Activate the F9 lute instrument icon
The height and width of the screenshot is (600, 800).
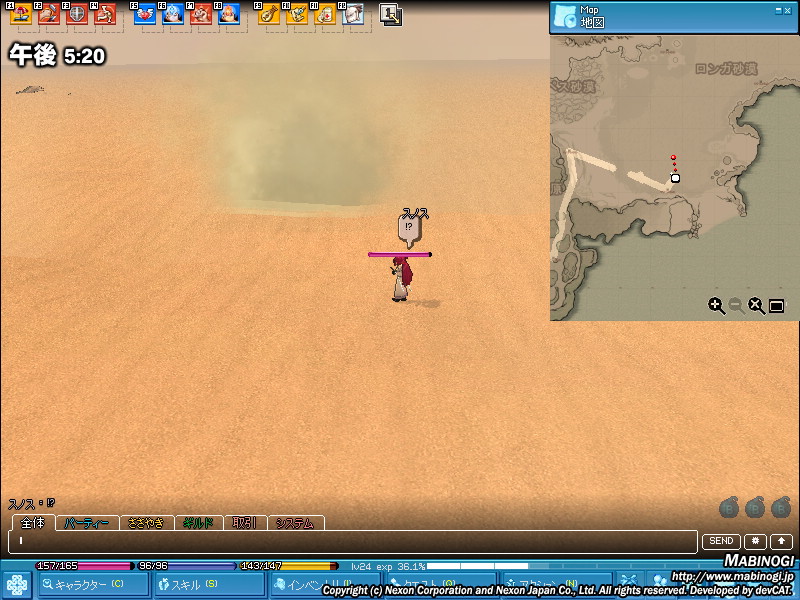(268, 14)
